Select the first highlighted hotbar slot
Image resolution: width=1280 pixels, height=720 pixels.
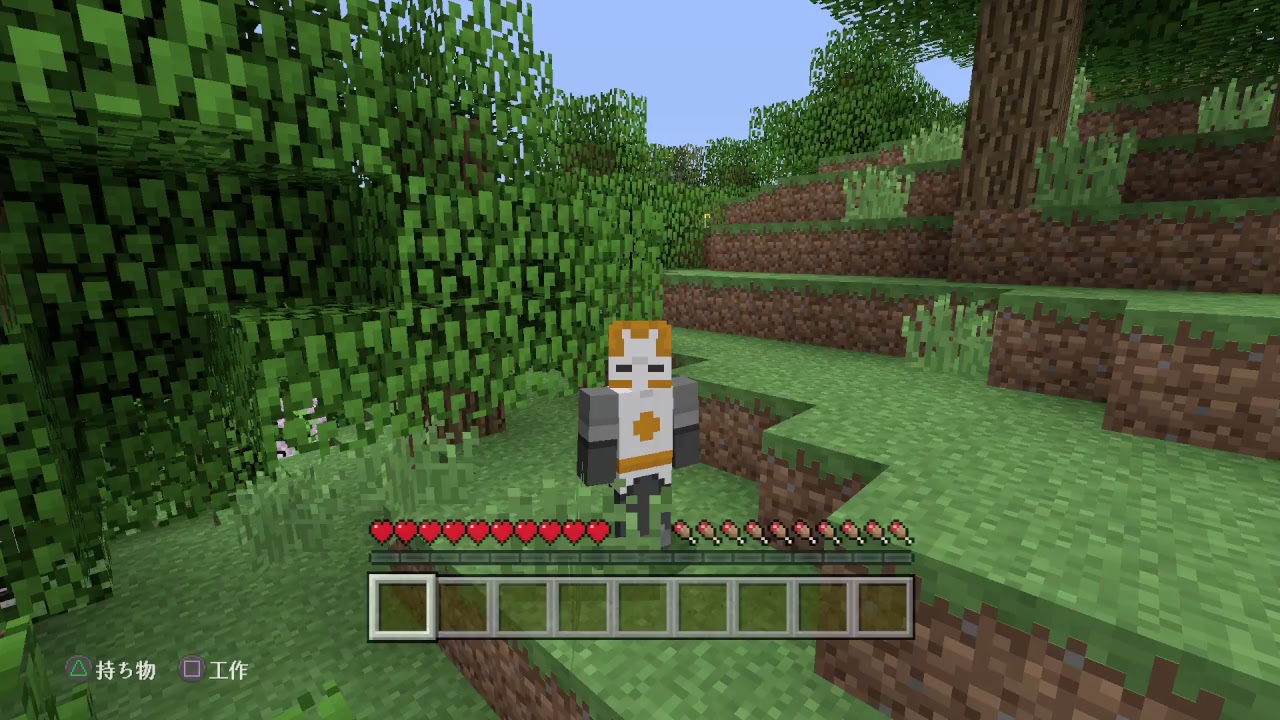400,605
